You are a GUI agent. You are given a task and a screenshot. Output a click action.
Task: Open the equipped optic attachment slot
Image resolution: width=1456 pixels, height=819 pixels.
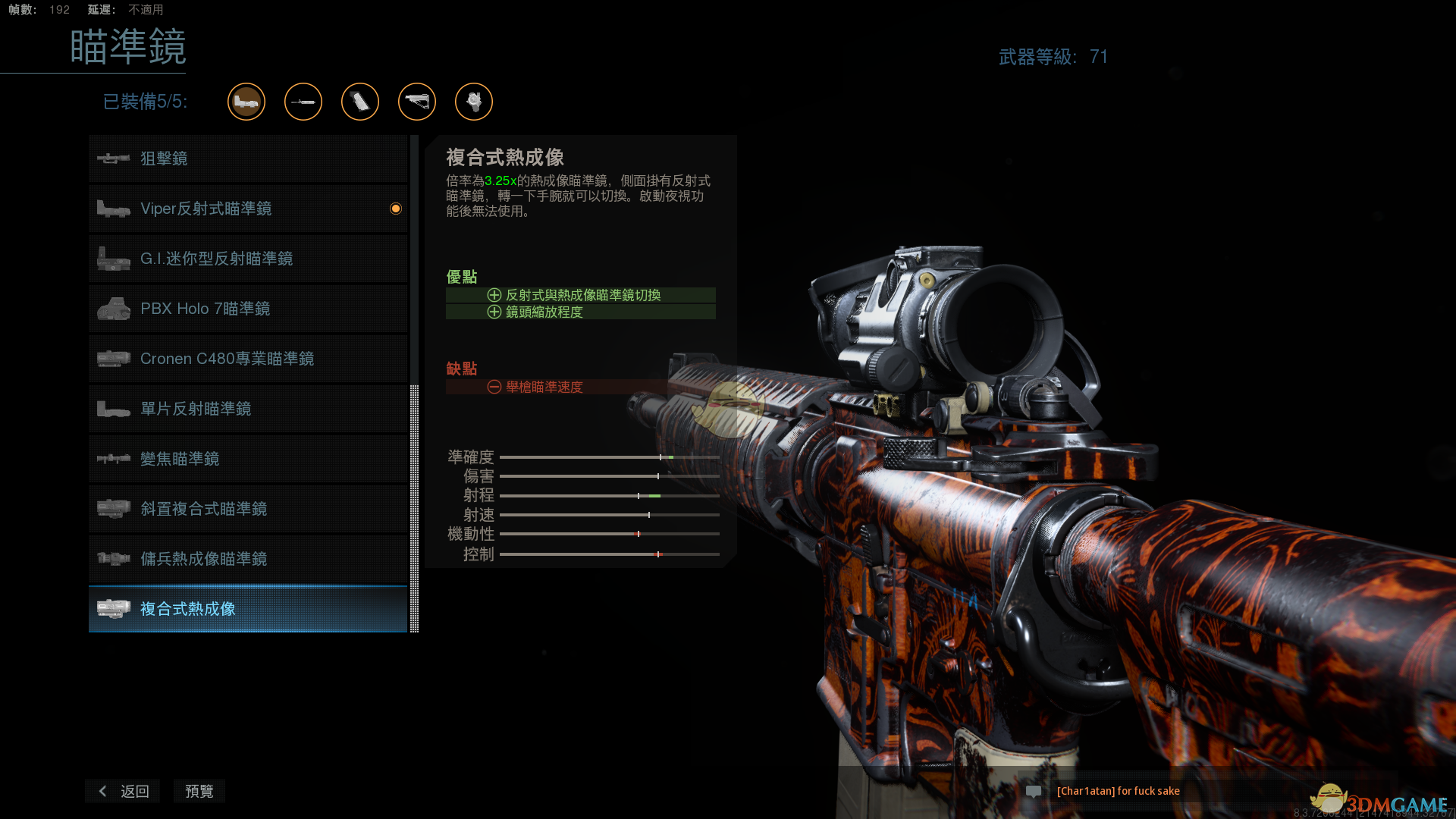[246, 102]
